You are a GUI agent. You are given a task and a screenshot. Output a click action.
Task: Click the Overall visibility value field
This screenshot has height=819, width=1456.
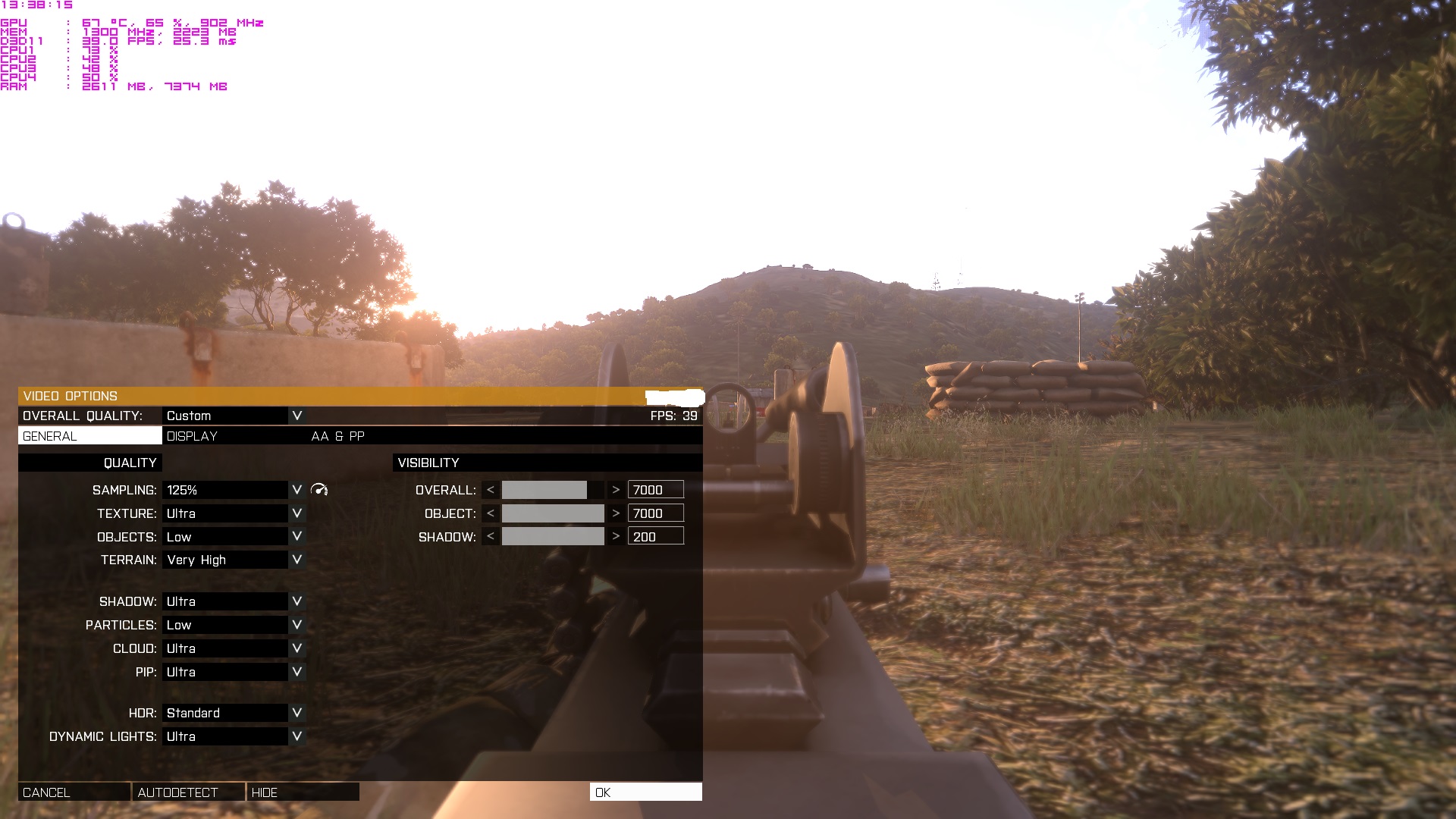655,490
